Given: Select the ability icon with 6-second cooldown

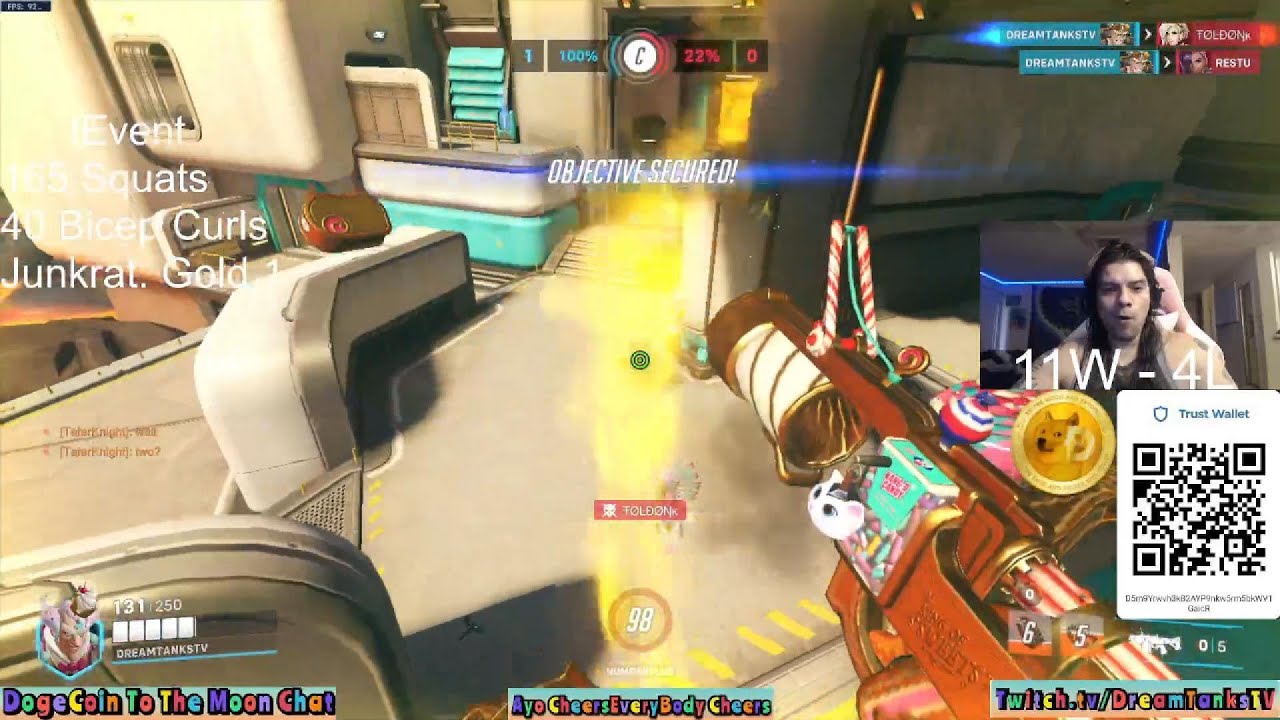Looking at the screenshot, I should click(1028, 633).
